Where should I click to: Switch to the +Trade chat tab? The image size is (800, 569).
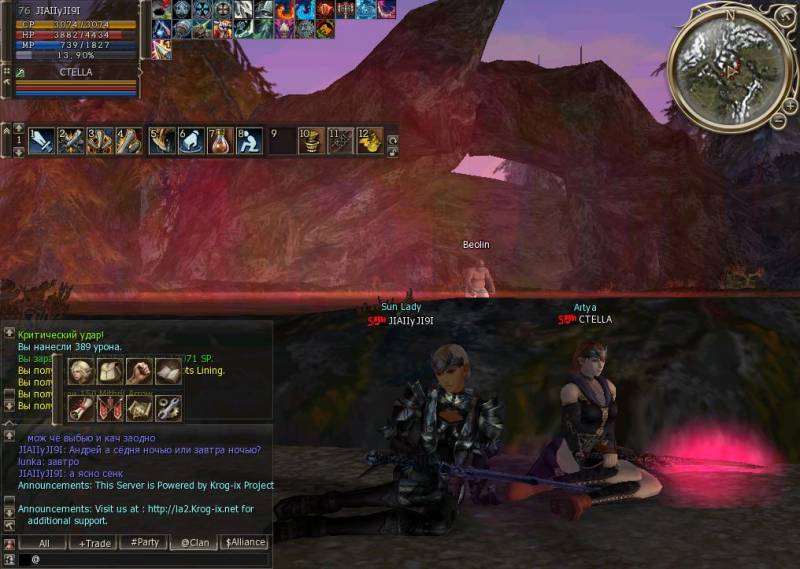pyautogui.click(x=94, y=543)
